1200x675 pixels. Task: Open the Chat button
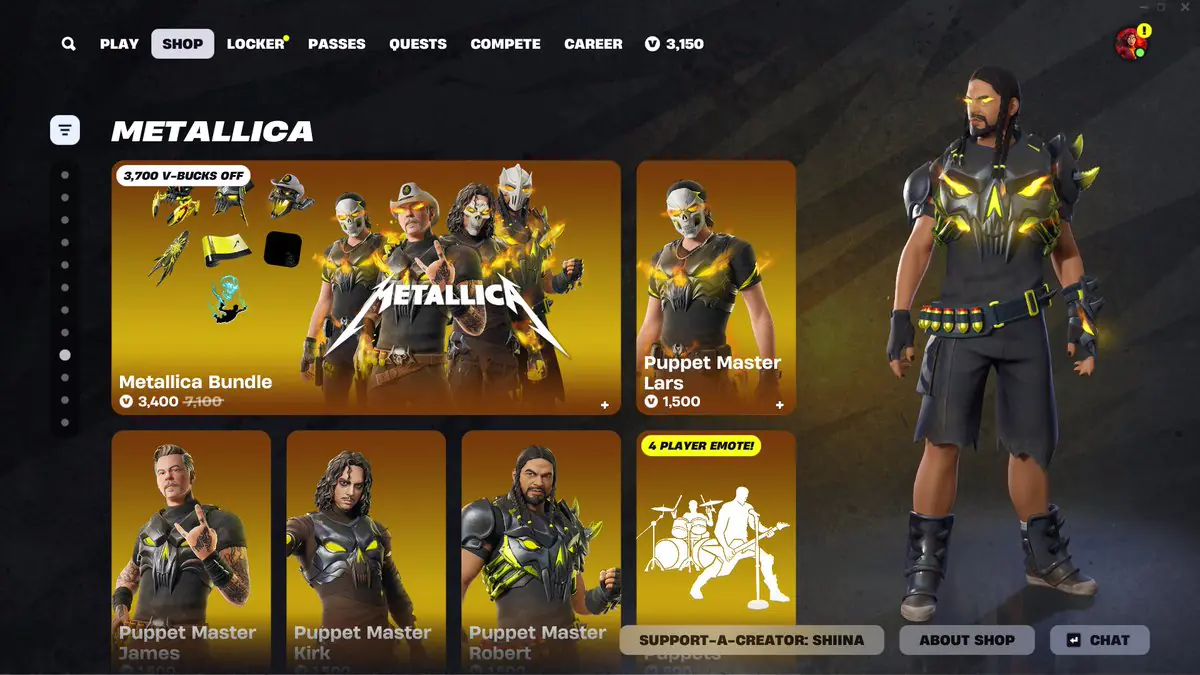click(x=1099, y=640)
